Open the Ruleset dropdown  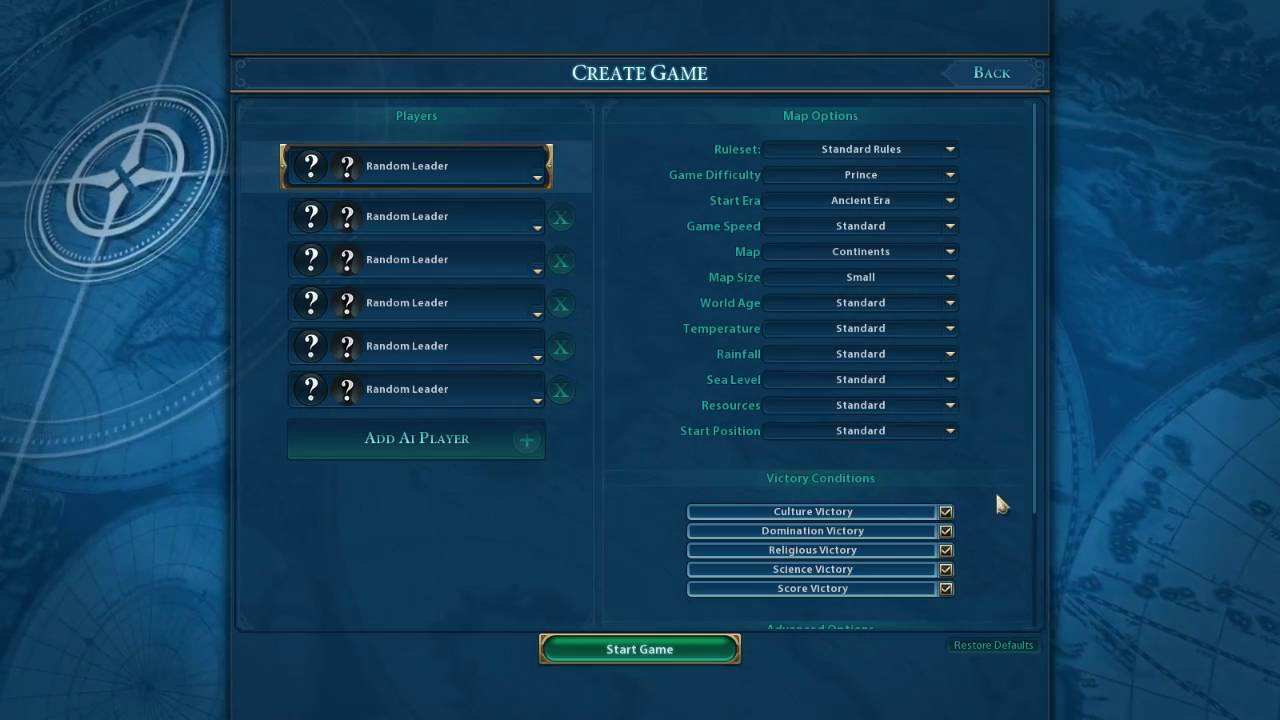[x=861, y=149]
